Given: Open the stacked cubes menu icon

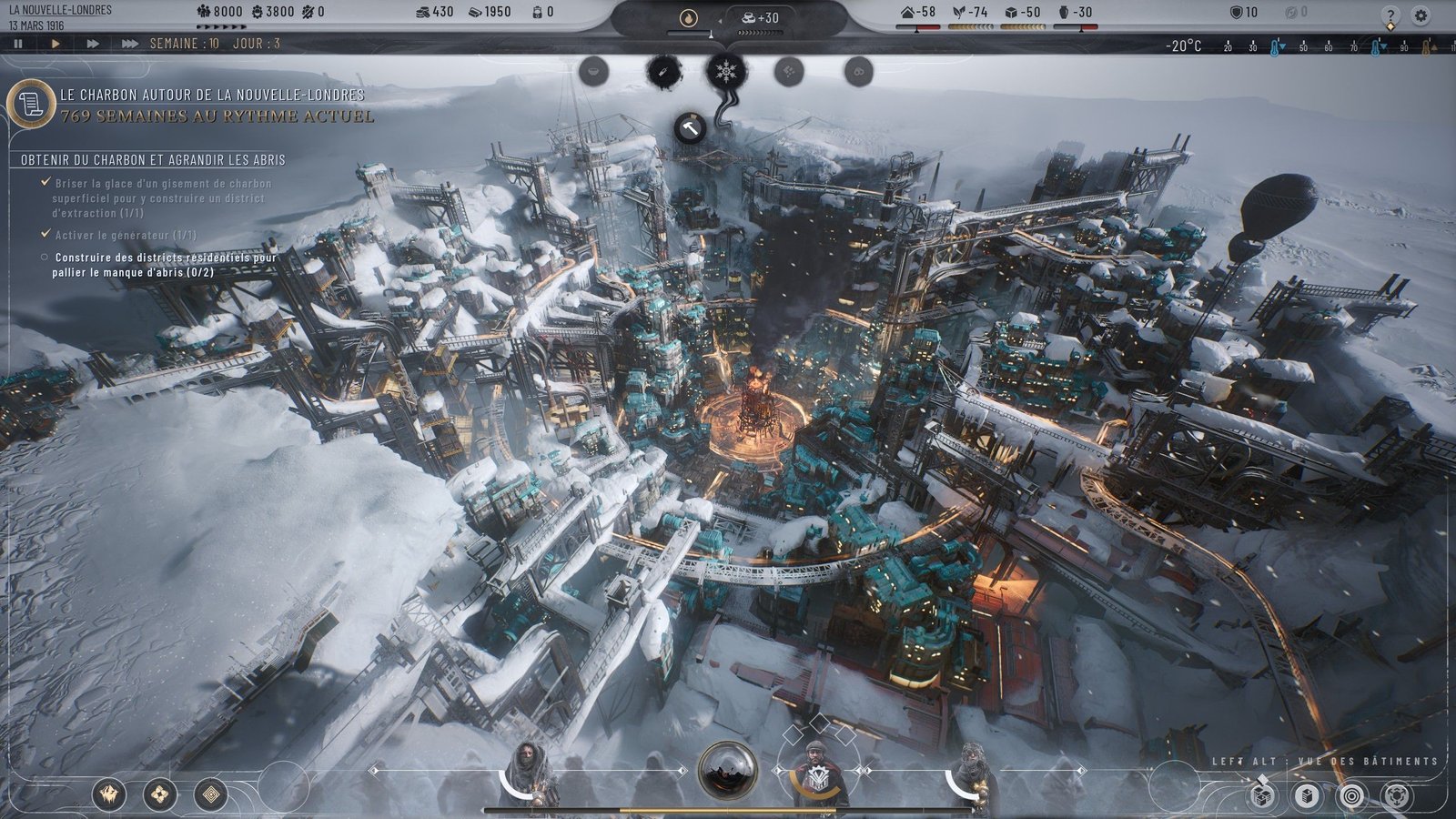Looking at the screenshot, I should 1262,796.
